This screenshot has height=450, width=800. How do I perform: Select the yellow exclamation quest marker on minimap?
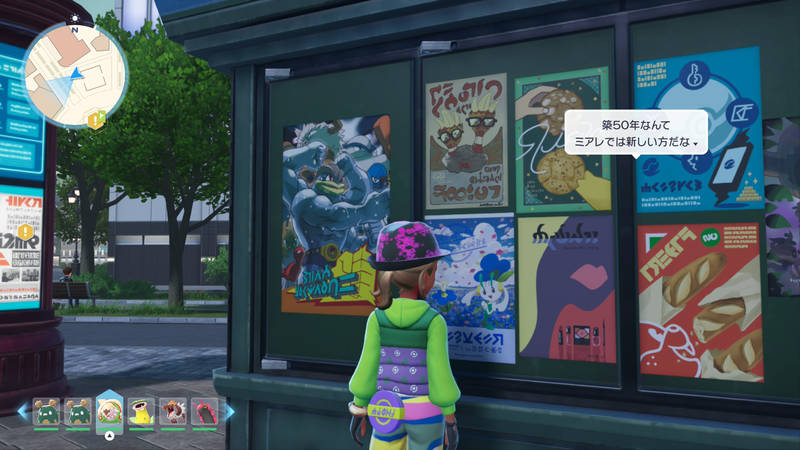(96, 120)
